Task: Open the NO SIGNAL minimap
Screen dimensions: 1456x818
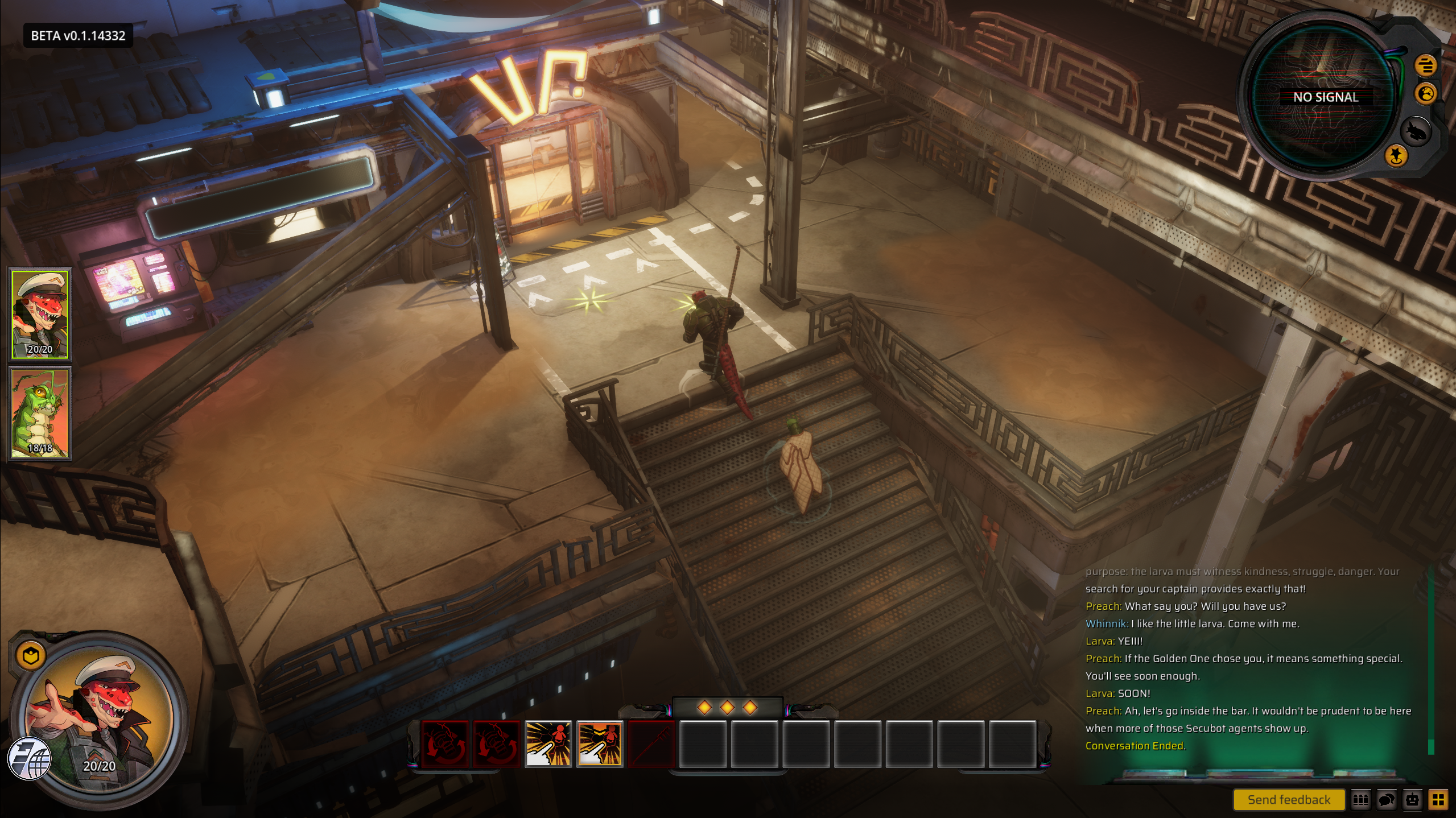Action: click(1325, 98)
